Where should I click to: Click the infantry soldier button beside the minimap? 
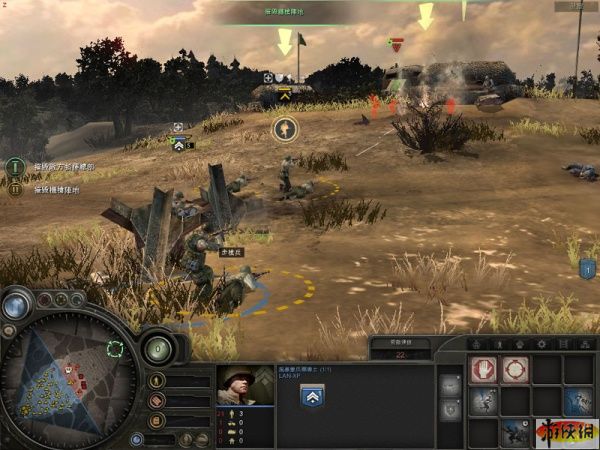(x=157, y=381)
